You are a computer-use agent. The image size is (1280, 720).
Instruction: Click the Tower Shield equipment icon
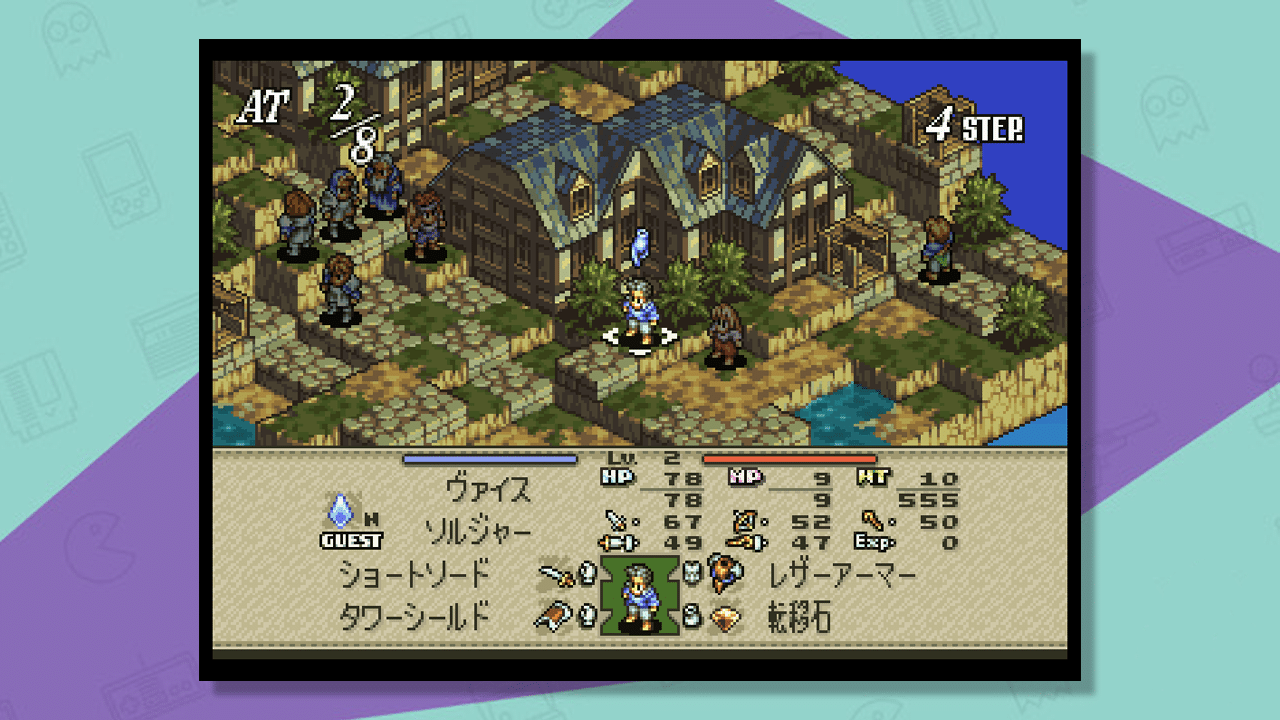pyautogui.click(x=552, y=614)
